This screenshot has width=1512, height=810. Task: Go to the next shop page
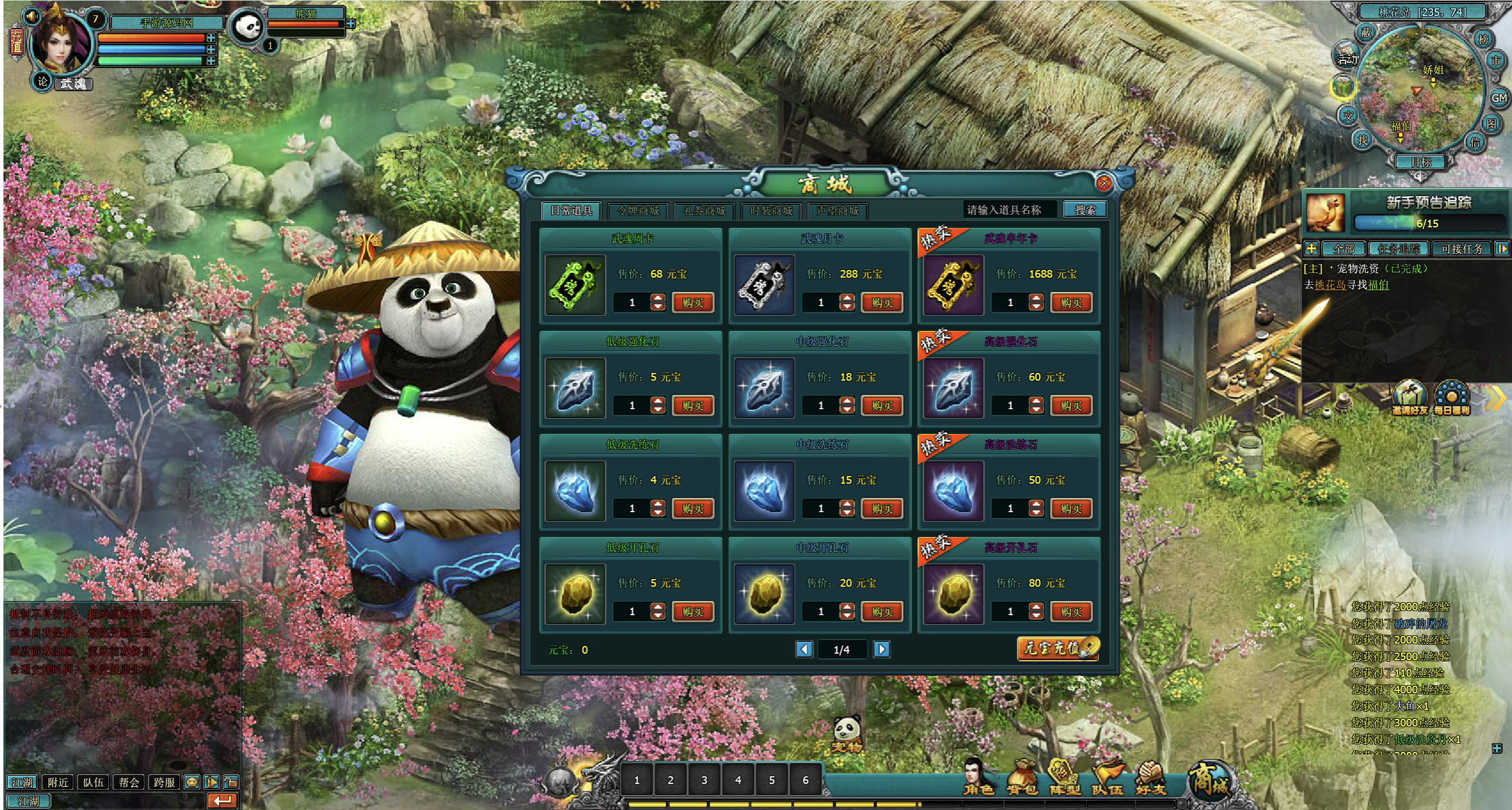coord(881,650)
